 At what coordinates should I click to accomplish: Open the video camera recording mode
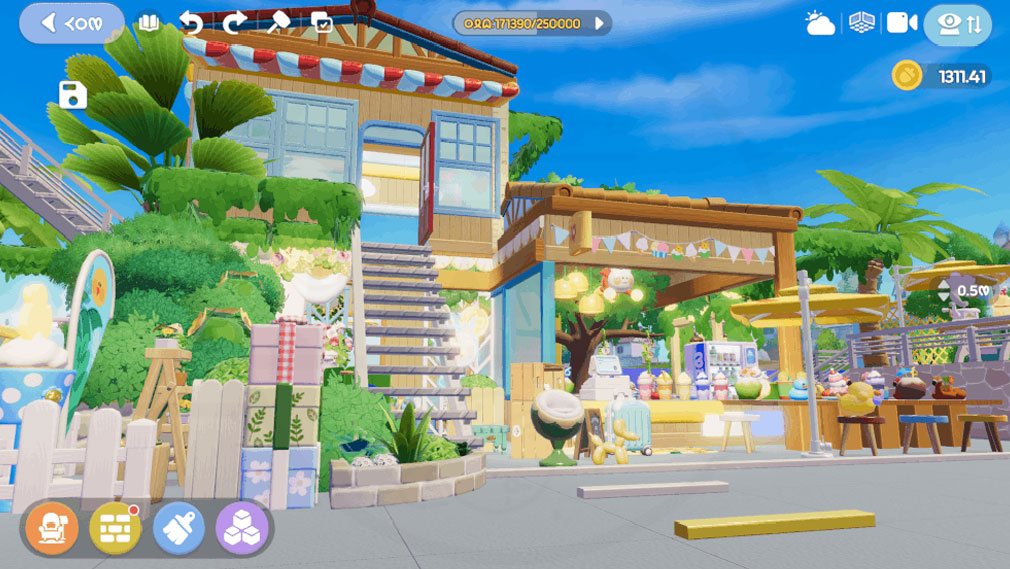point(901,23)
